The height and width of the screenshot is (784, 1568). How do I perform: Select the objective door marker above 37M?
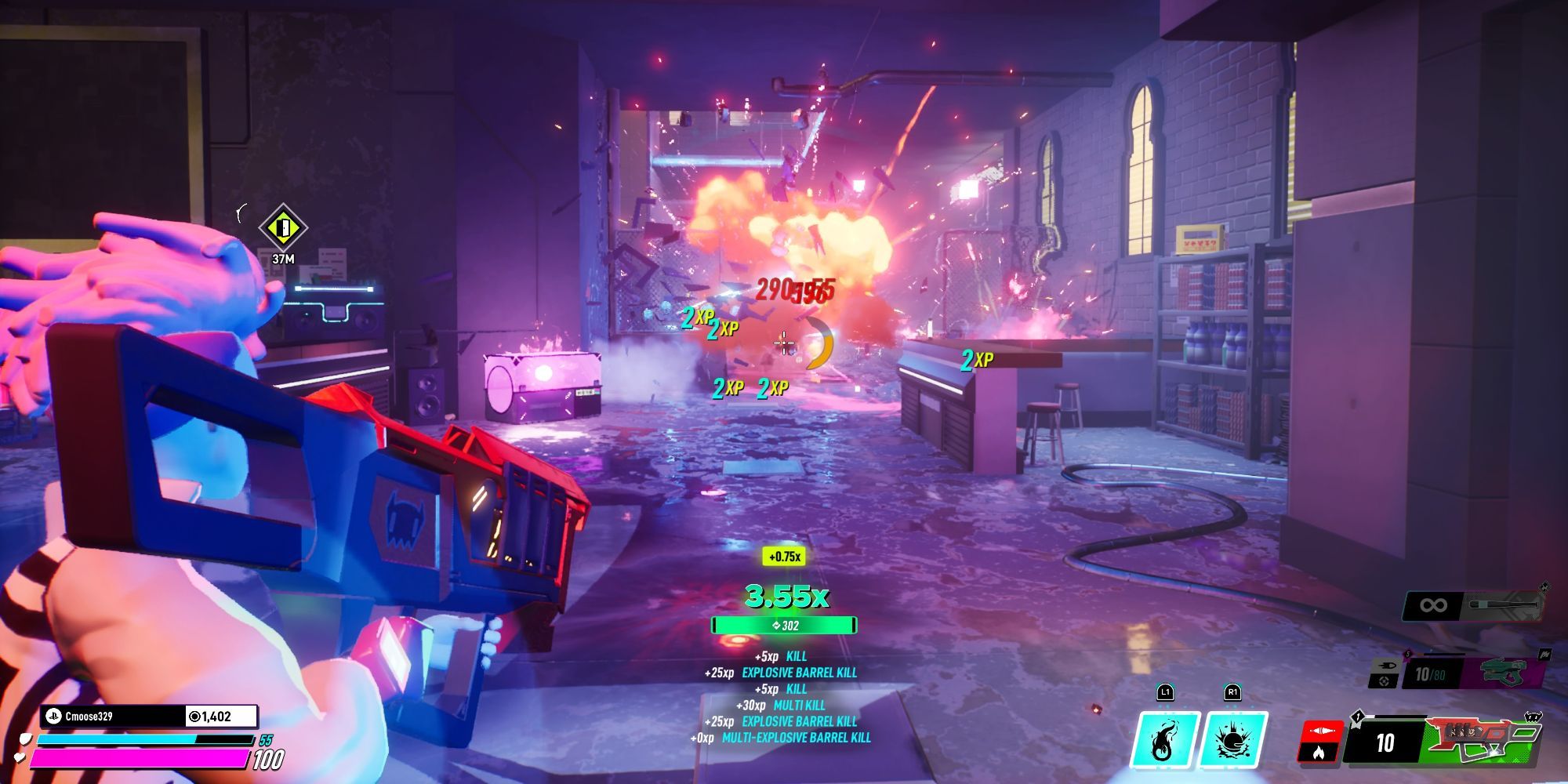tap(282, 228)
